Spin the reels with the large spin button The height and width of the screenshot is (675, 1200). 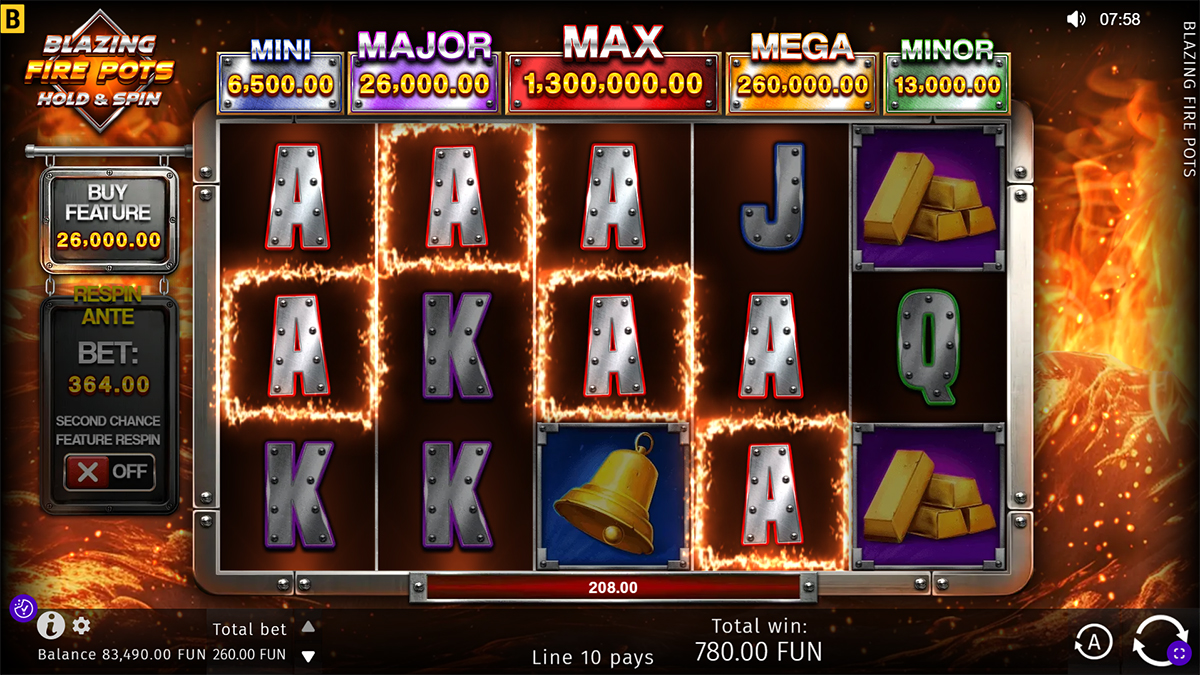(x=1160, y=640)
